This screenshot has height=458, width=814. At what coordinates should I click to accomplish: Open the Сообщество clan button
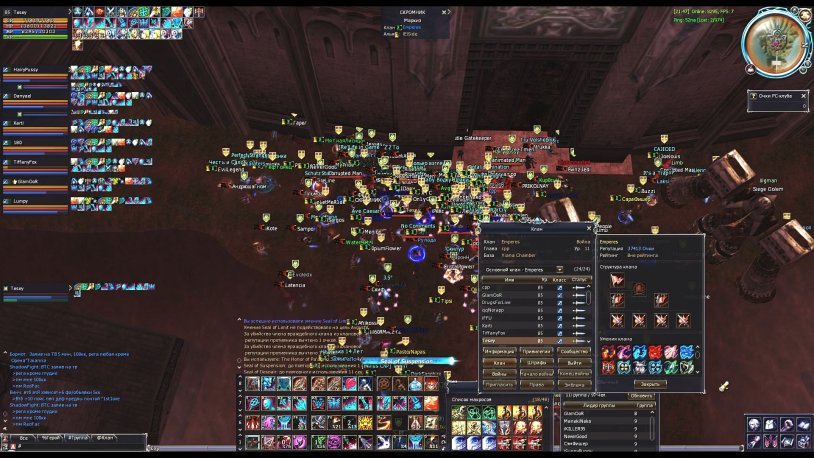(x=574, y=351)
